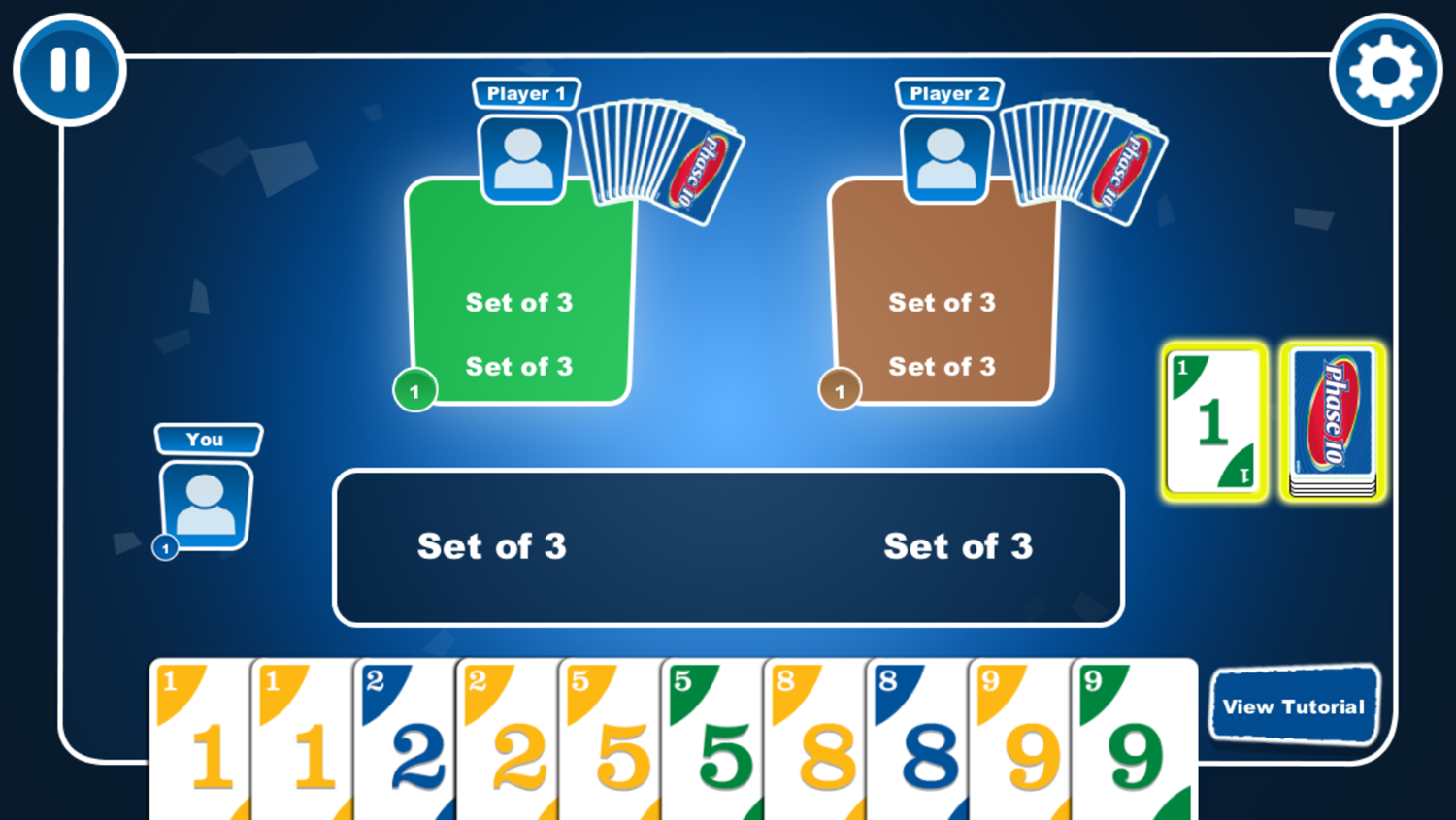Choose the blue 8 card

pos(920,742)
